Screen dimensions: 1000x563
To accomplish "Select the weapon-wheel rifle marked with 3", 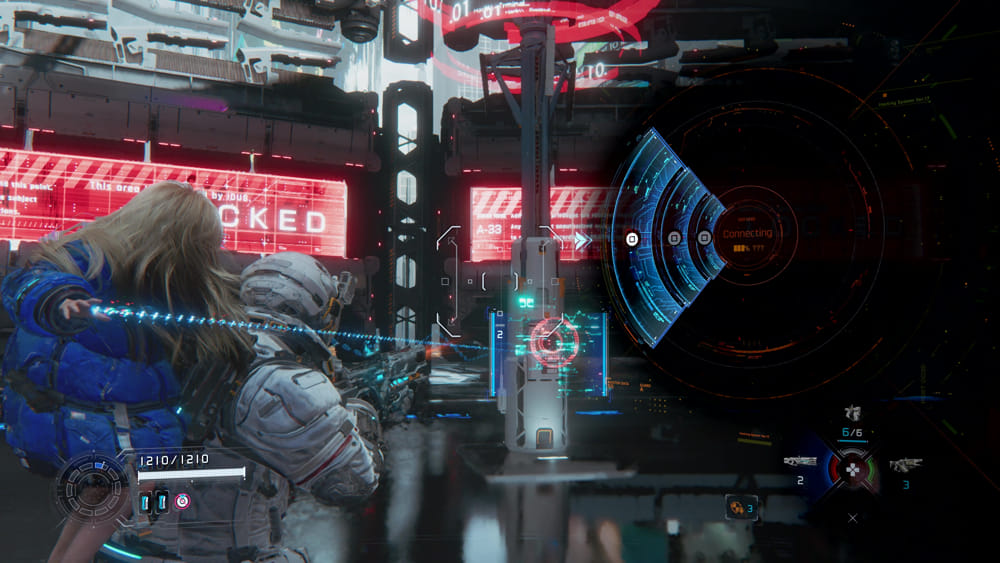I will click(905, 465).
